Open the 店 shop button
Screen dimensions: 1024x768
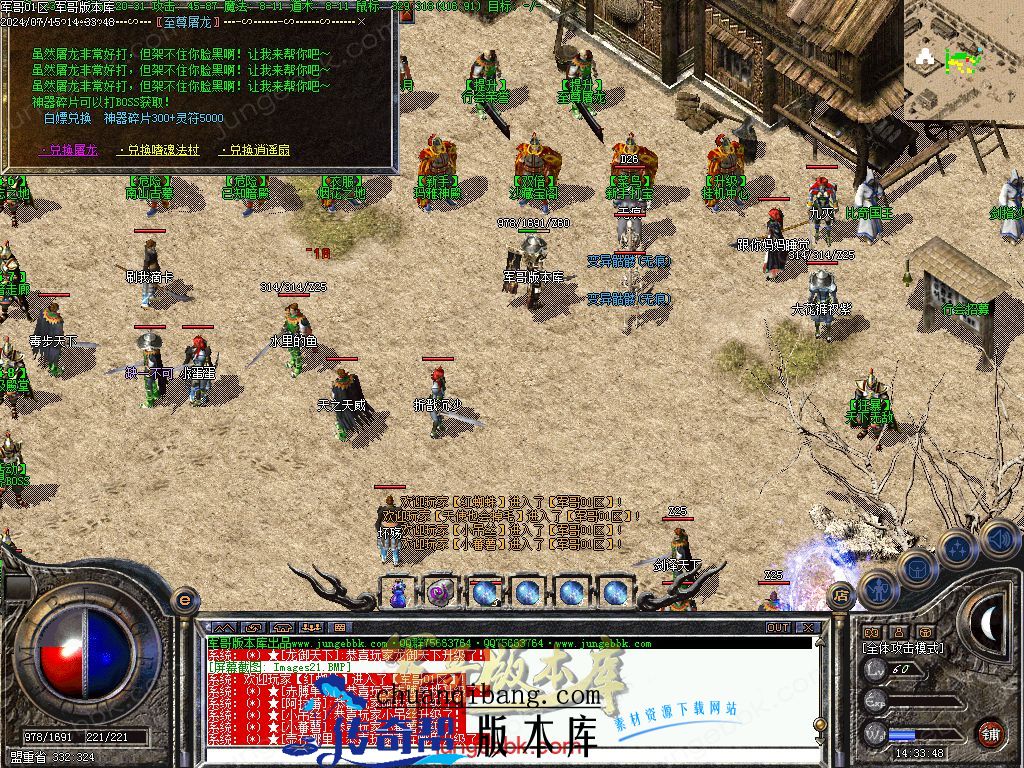click(841, 592)
